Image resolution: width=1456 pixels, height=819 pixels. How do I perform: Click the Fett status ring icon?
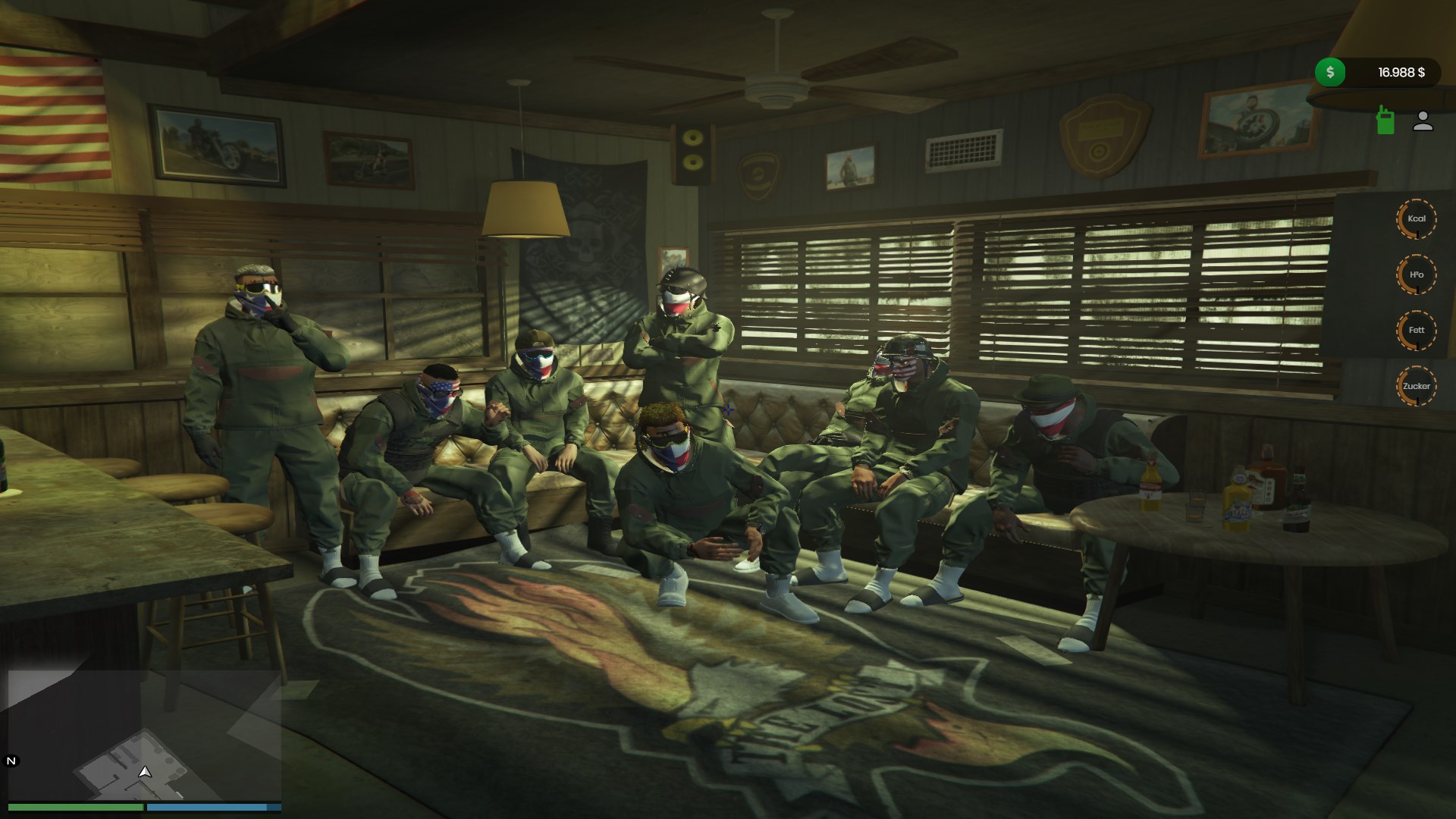1417,330
